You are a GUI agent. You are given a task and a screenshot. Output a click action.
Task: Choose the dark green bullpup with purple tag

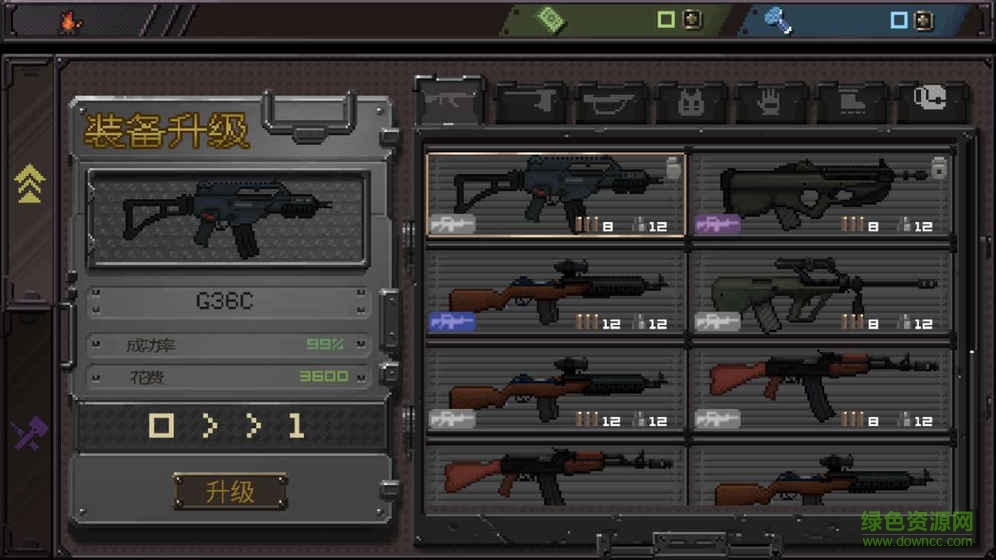[821, 194]
